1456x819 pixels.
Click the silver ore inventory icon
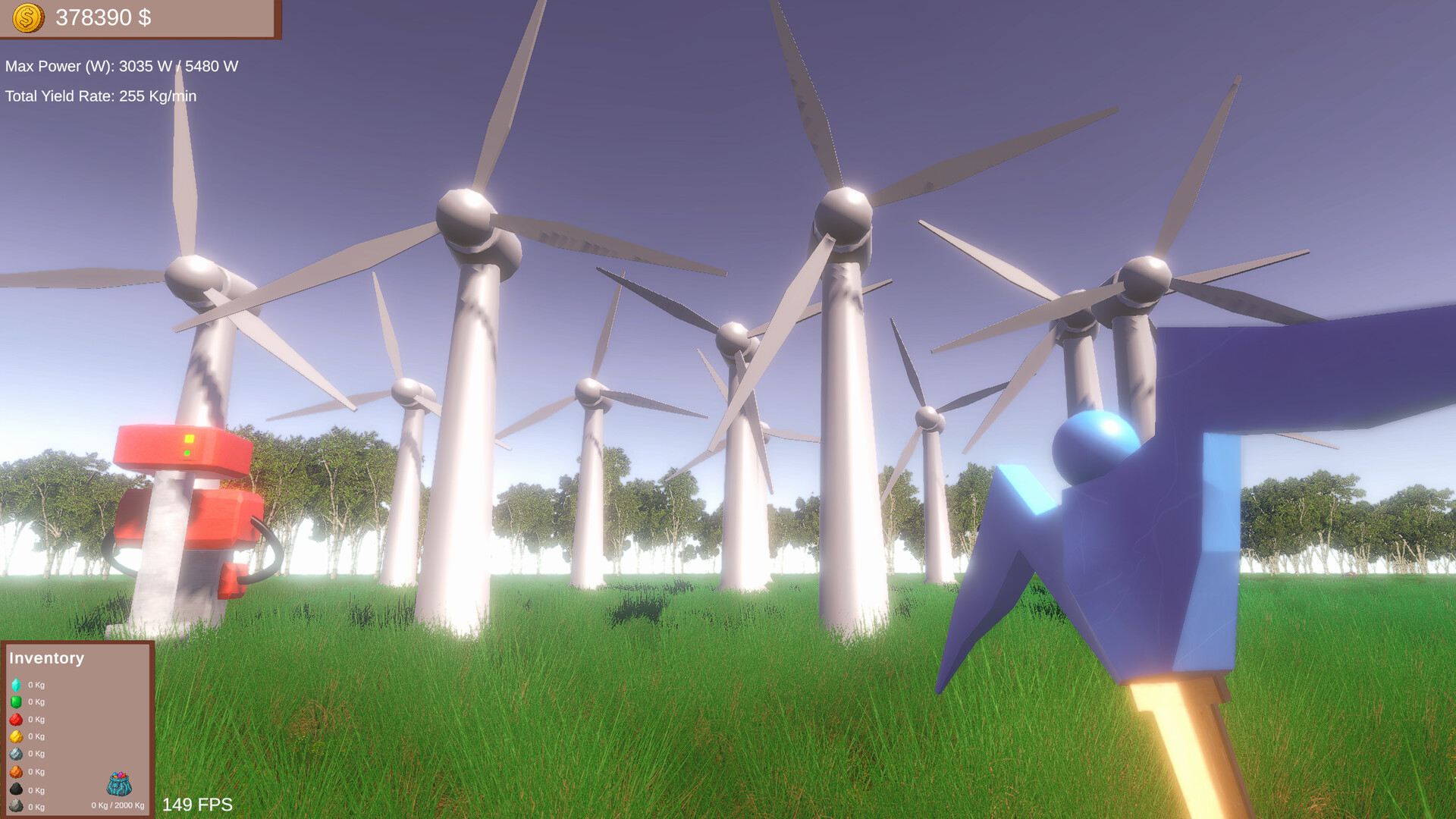point(16,754)
